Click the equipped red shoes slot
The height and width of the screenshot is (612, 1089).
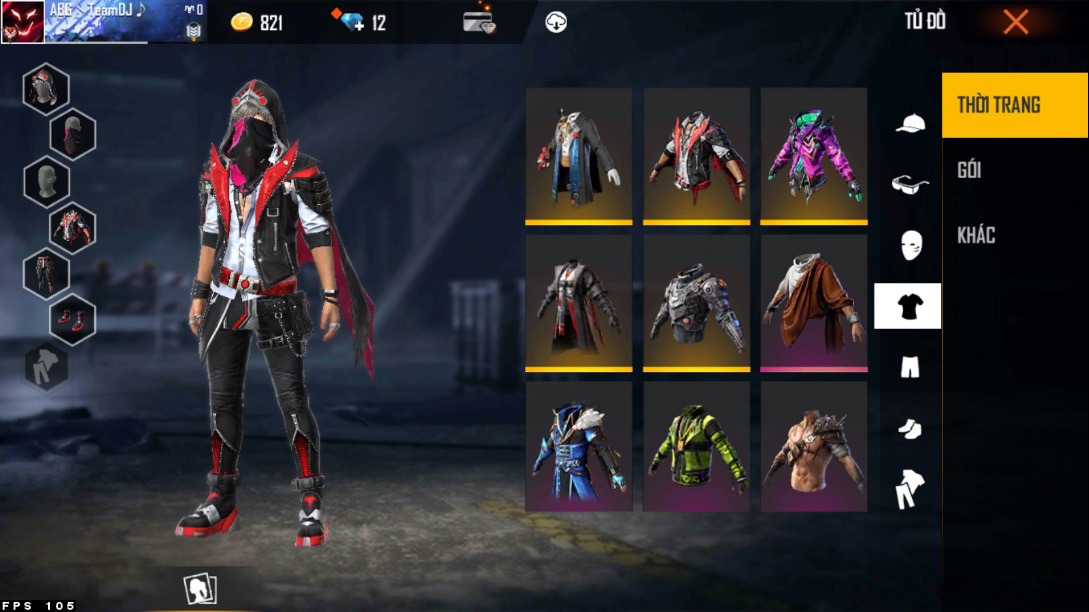click(x=73, y=320)
